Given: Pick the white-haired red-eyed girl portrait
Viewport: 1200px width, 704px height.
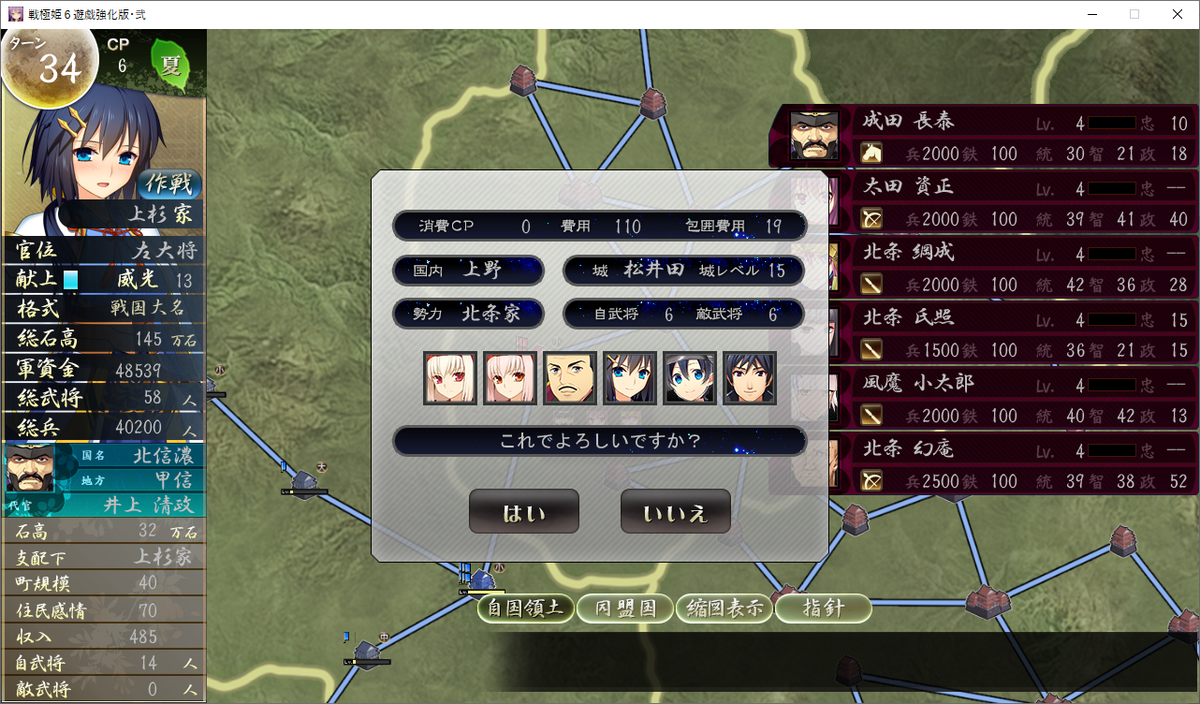Looking at the screenshot, I should click(450, 378).
